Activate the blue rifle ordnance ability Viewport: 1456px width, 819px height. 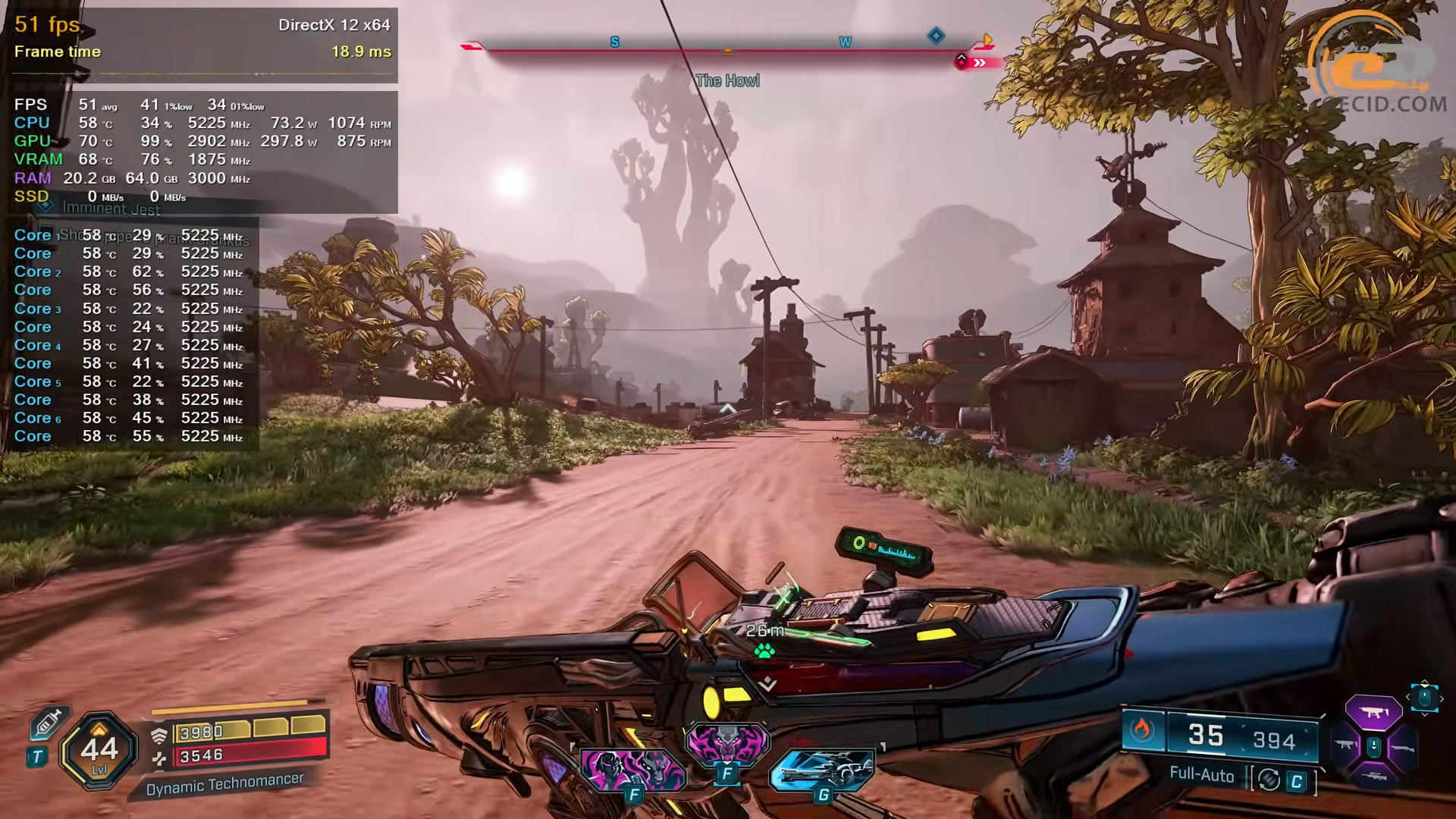[x=821, y=771]
